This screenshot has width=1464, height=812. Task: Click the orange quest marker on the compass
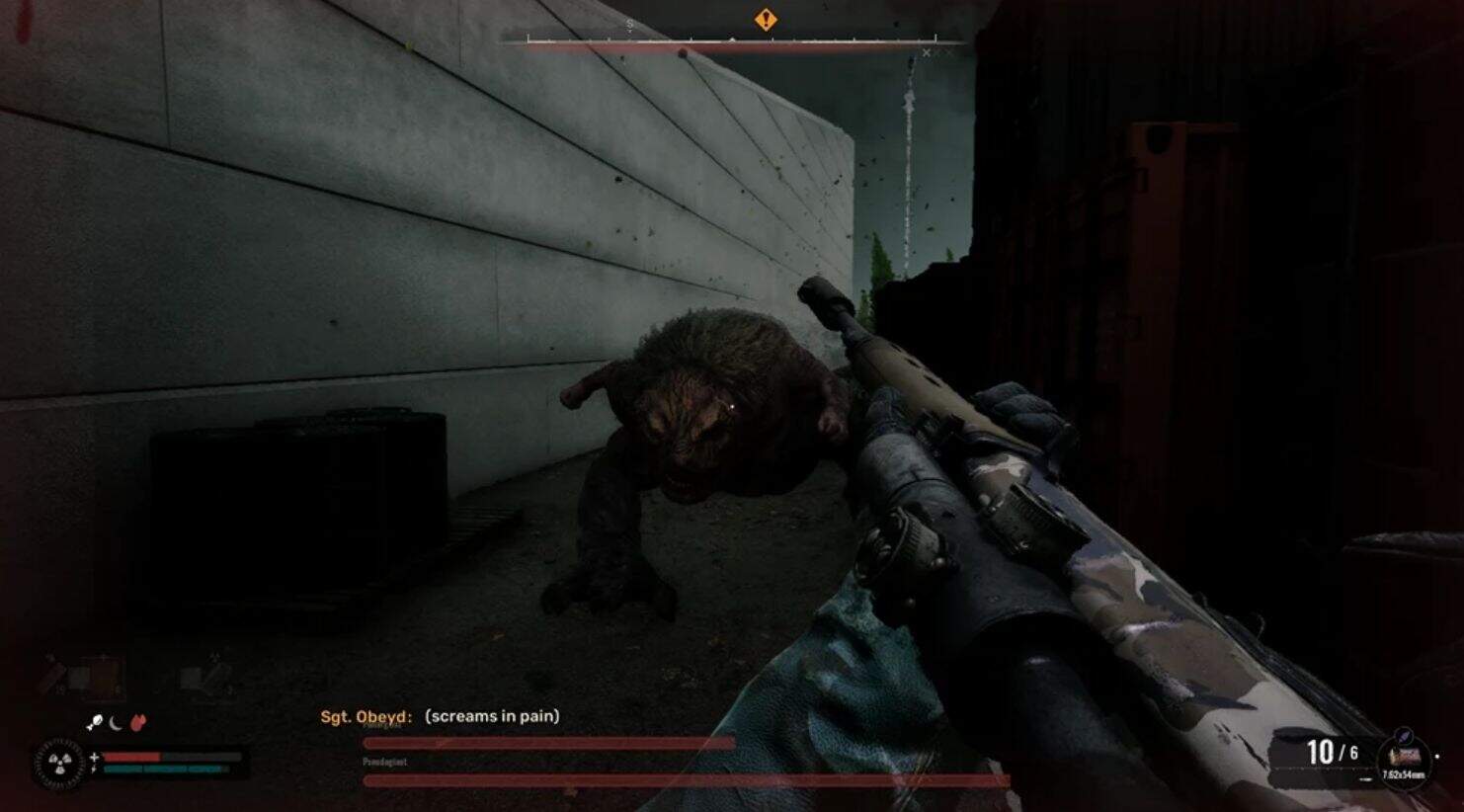[766, 20]
